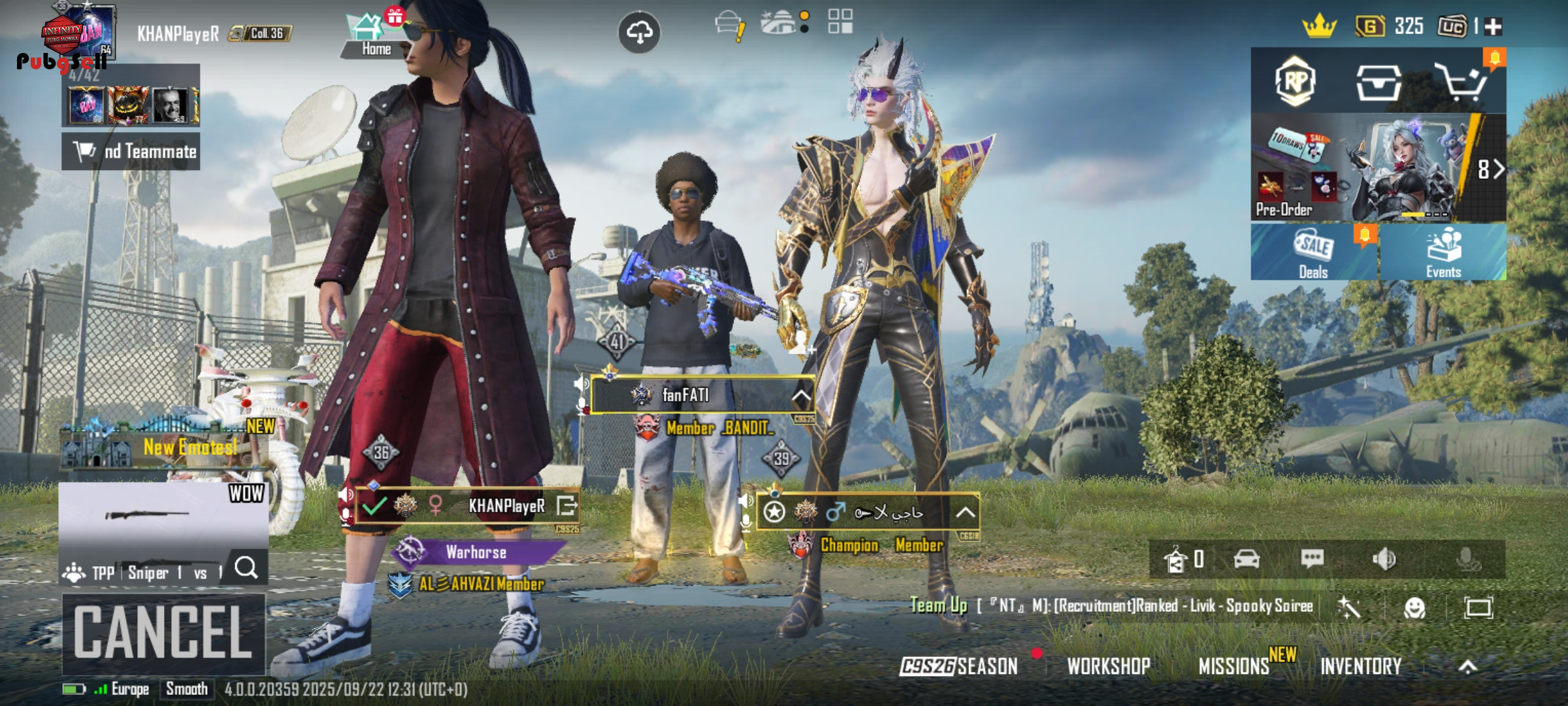Open the Inventory menu
Viewport: 1568px width, 706px height.
[1361, 666]
